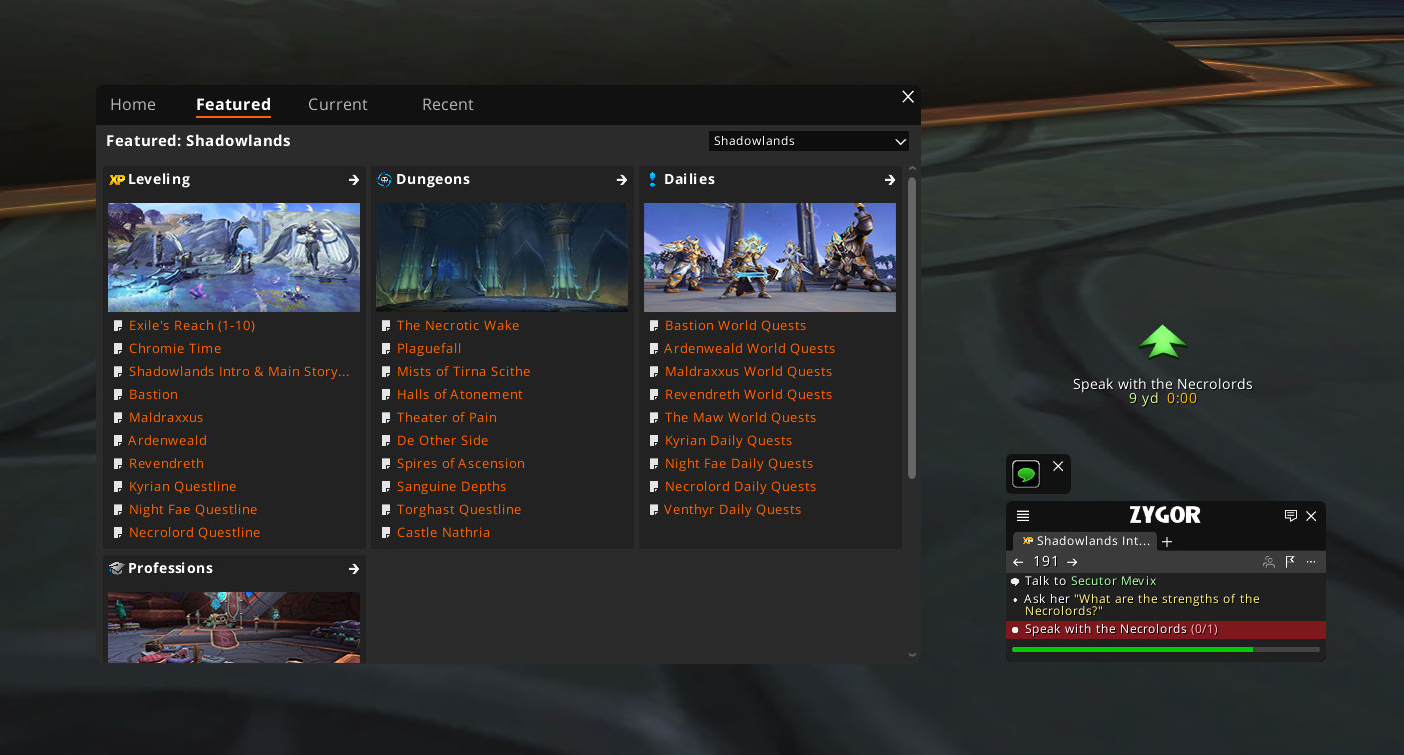Open the Zygor viewer hamburger menu

click(1023, 516)
